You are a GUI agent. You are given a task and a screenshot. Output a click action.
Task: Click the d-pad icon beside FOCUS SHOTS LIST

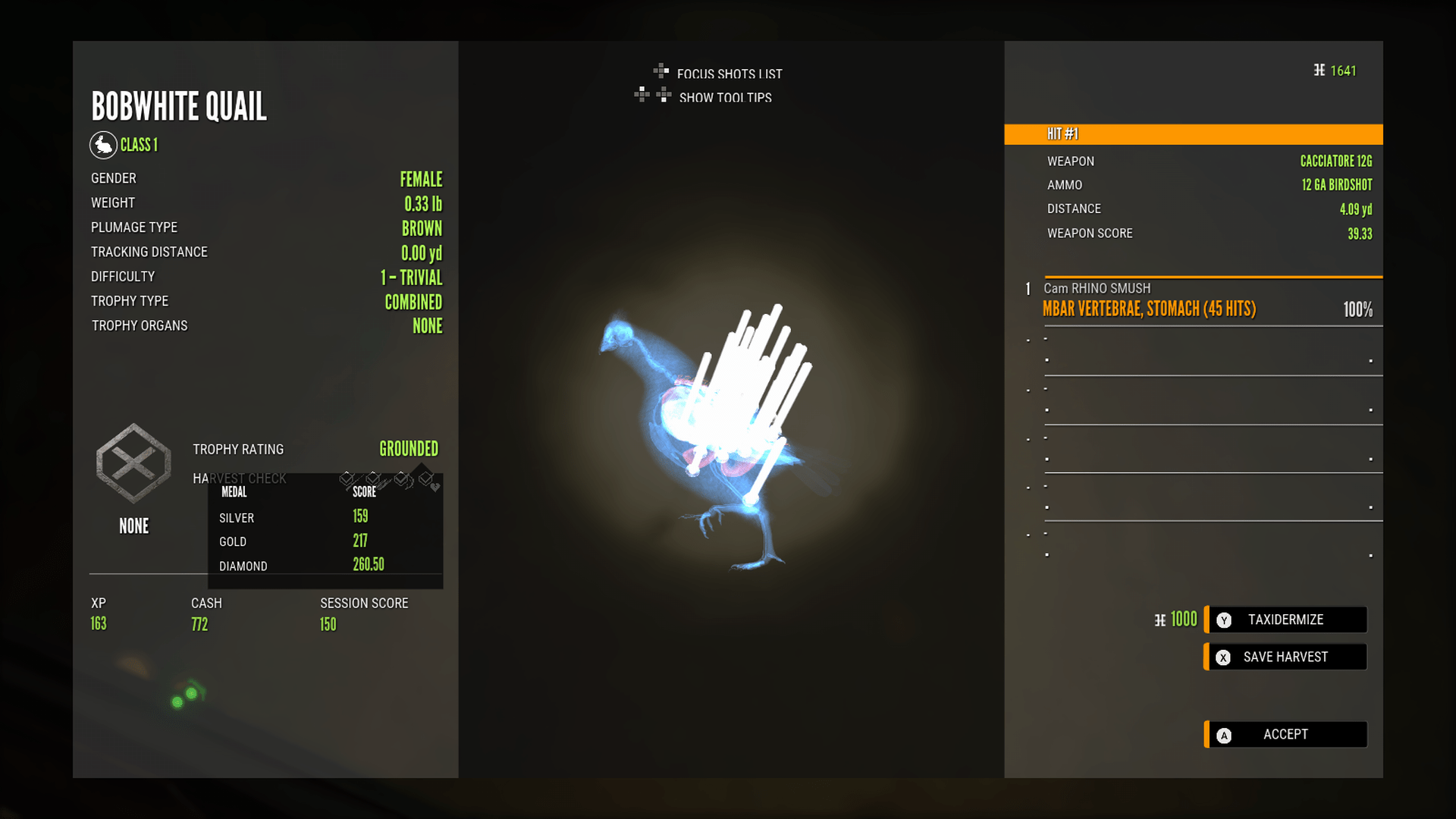coord(661,74)
